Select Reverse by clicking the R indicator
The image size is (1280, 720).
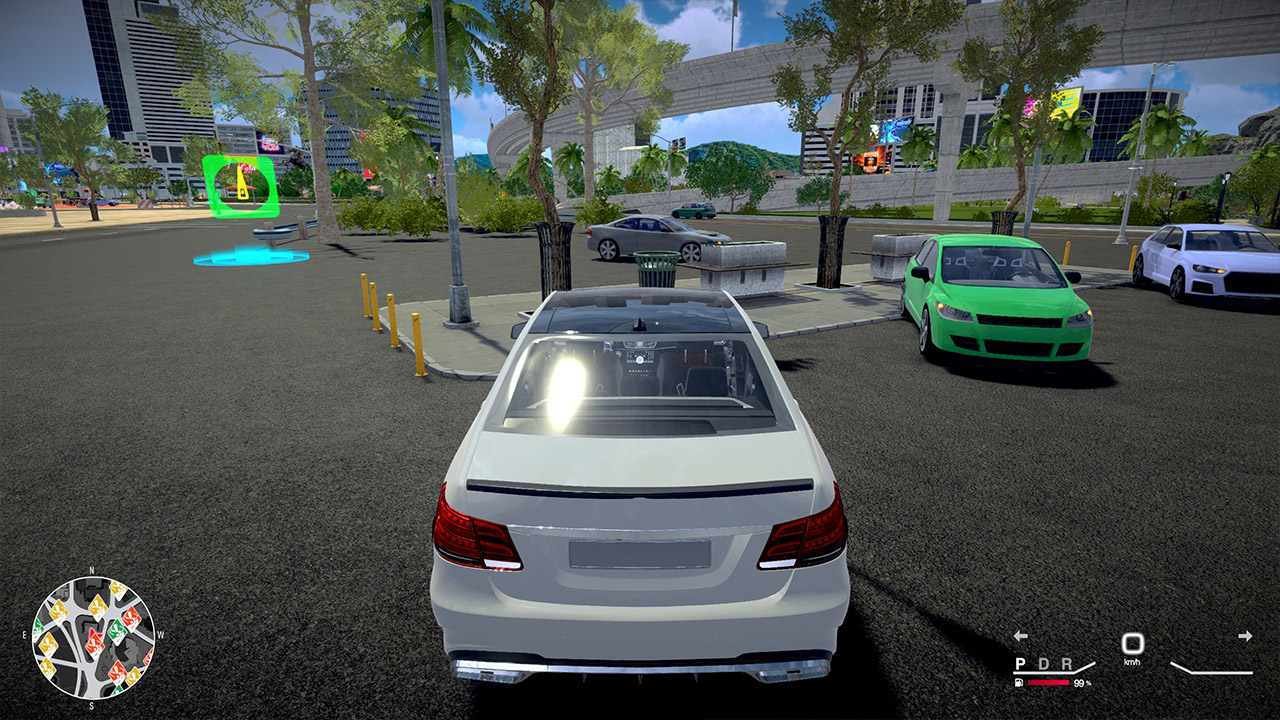click(x=1066, y=664)
